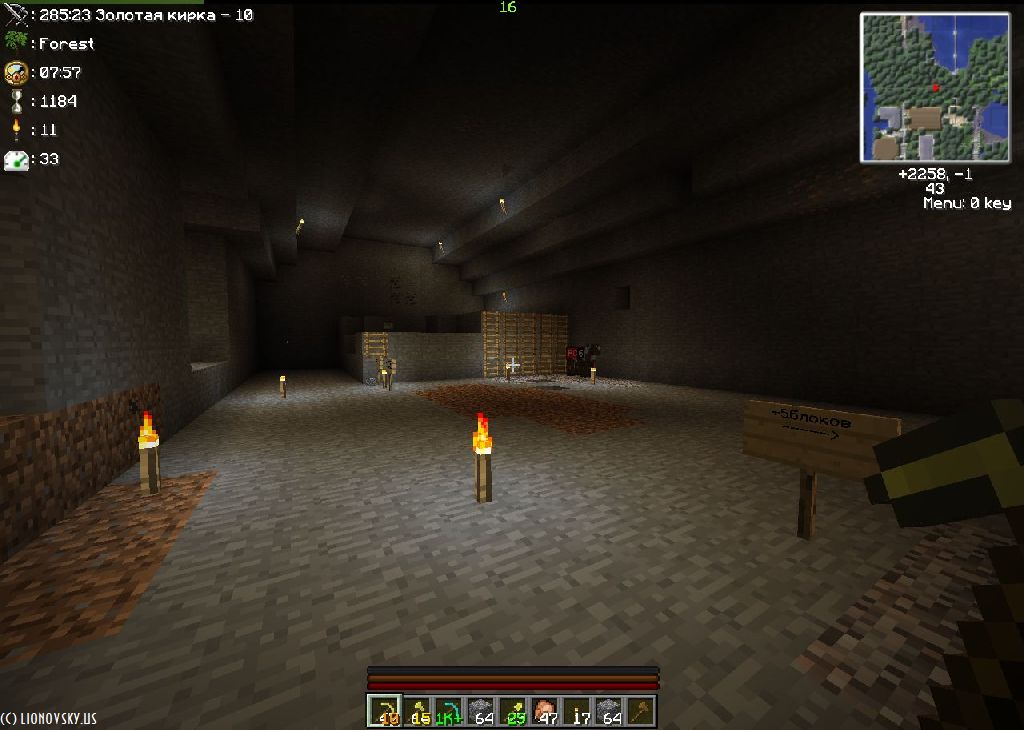Click the minimap in the corner

tap(936, 87)
